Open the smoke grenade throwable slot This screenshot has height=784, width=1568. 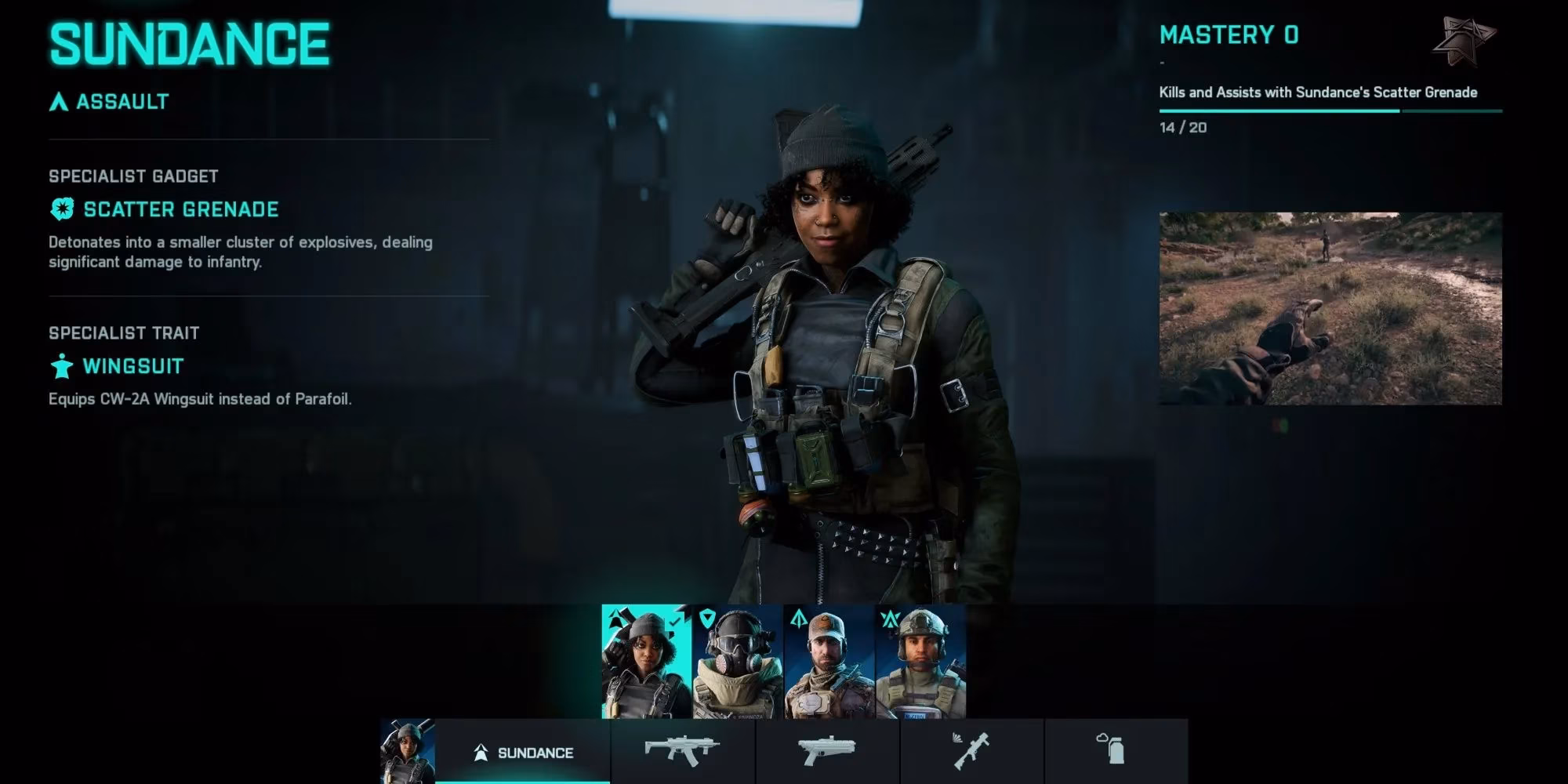tap(1115, 751)
